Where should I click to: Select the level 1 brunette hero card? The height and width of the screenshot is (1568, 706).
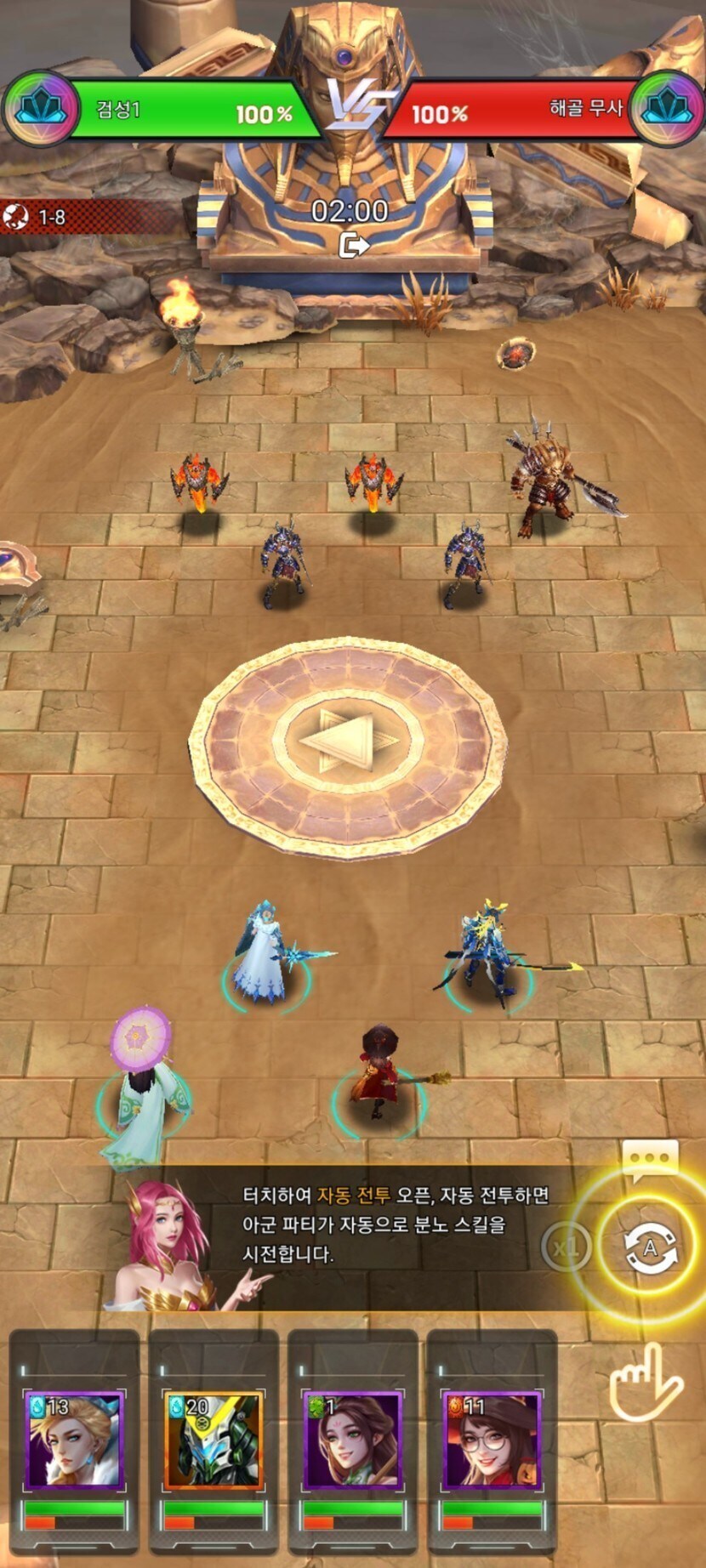(x=353, y=1440)
